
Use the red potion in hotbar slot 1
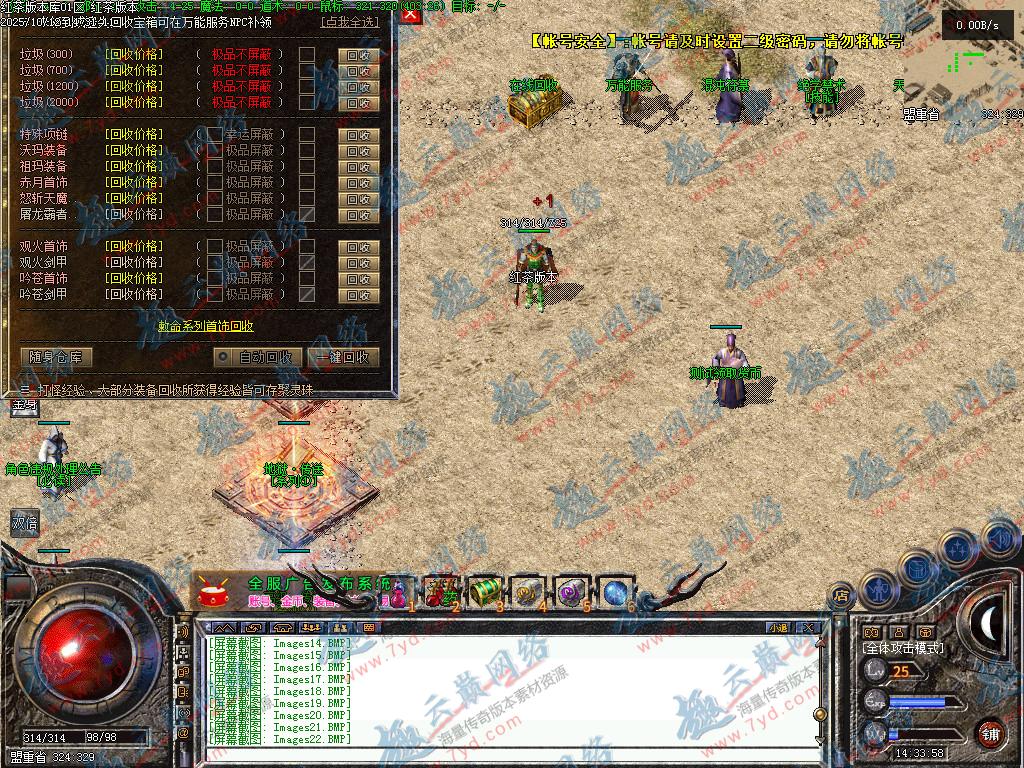pyautogui.click(x=400, y=593)
